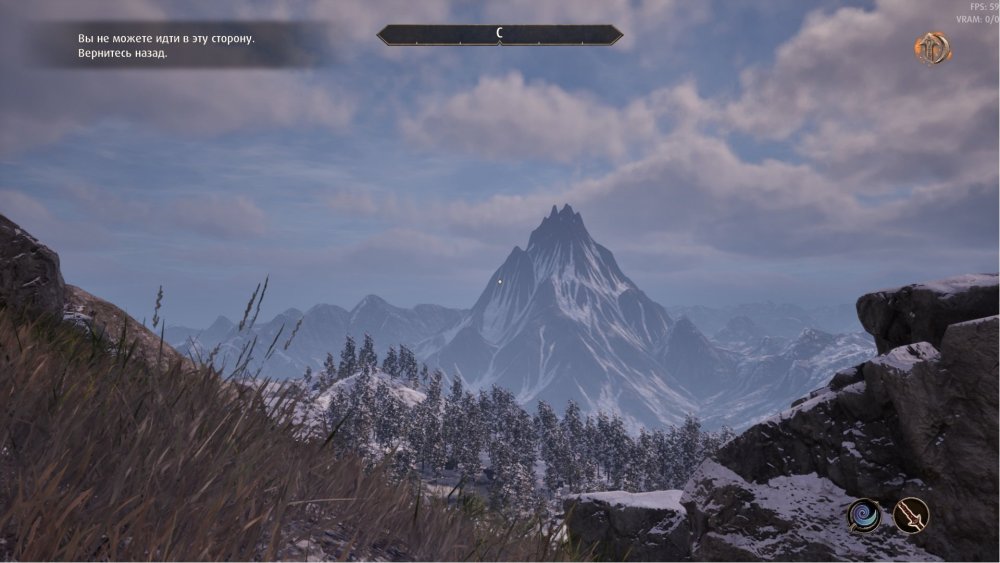Click the compass bar showing north
Screen dimensions: 1000x563
(x=499, y=35)
